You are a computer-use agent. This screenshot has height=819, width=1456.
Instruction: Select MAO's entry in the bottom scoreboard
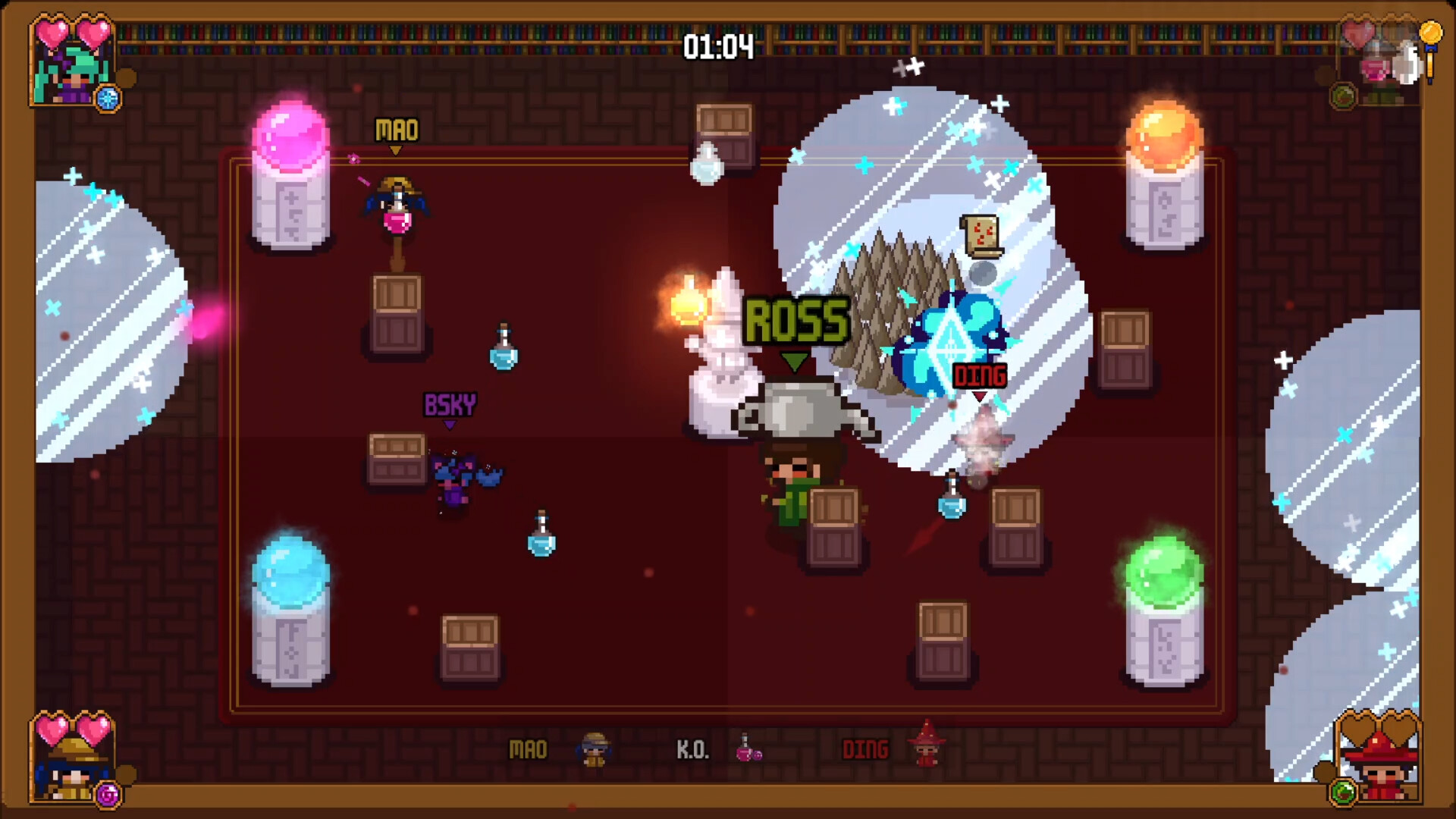point(531,750)
